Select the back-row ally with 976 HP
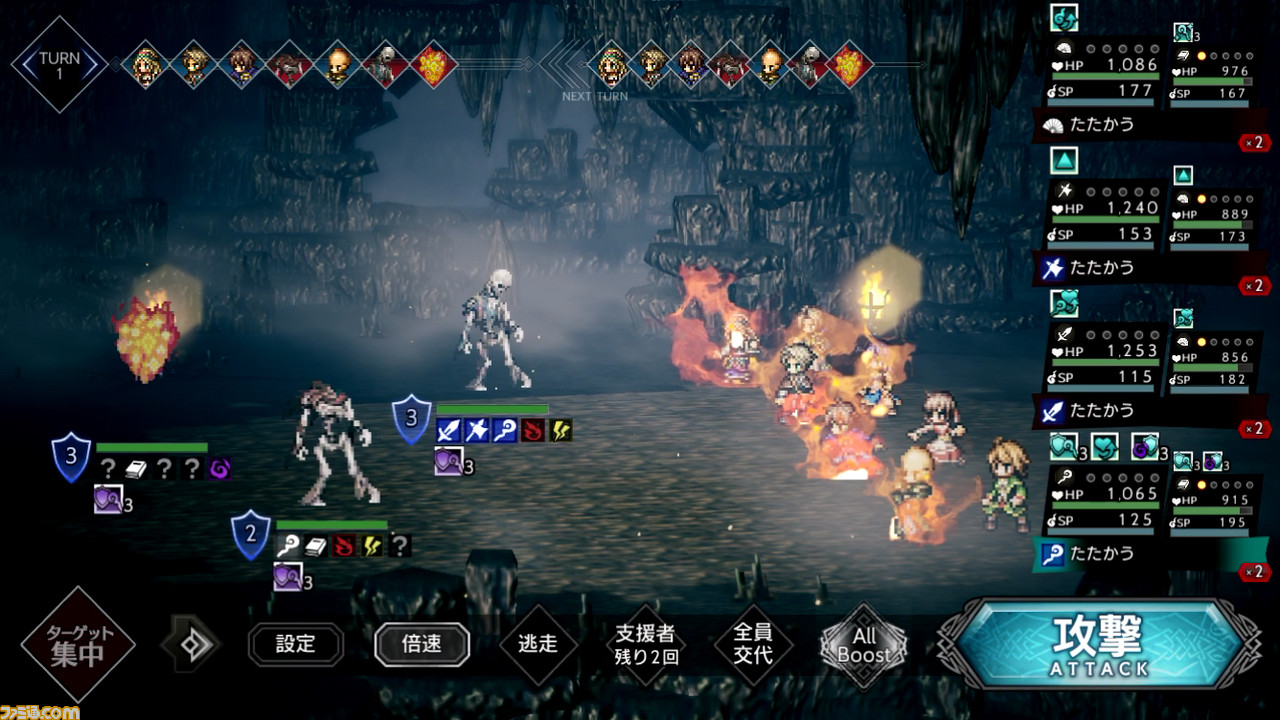Viewport: 1280px width, 720px height. (1211, 74)
